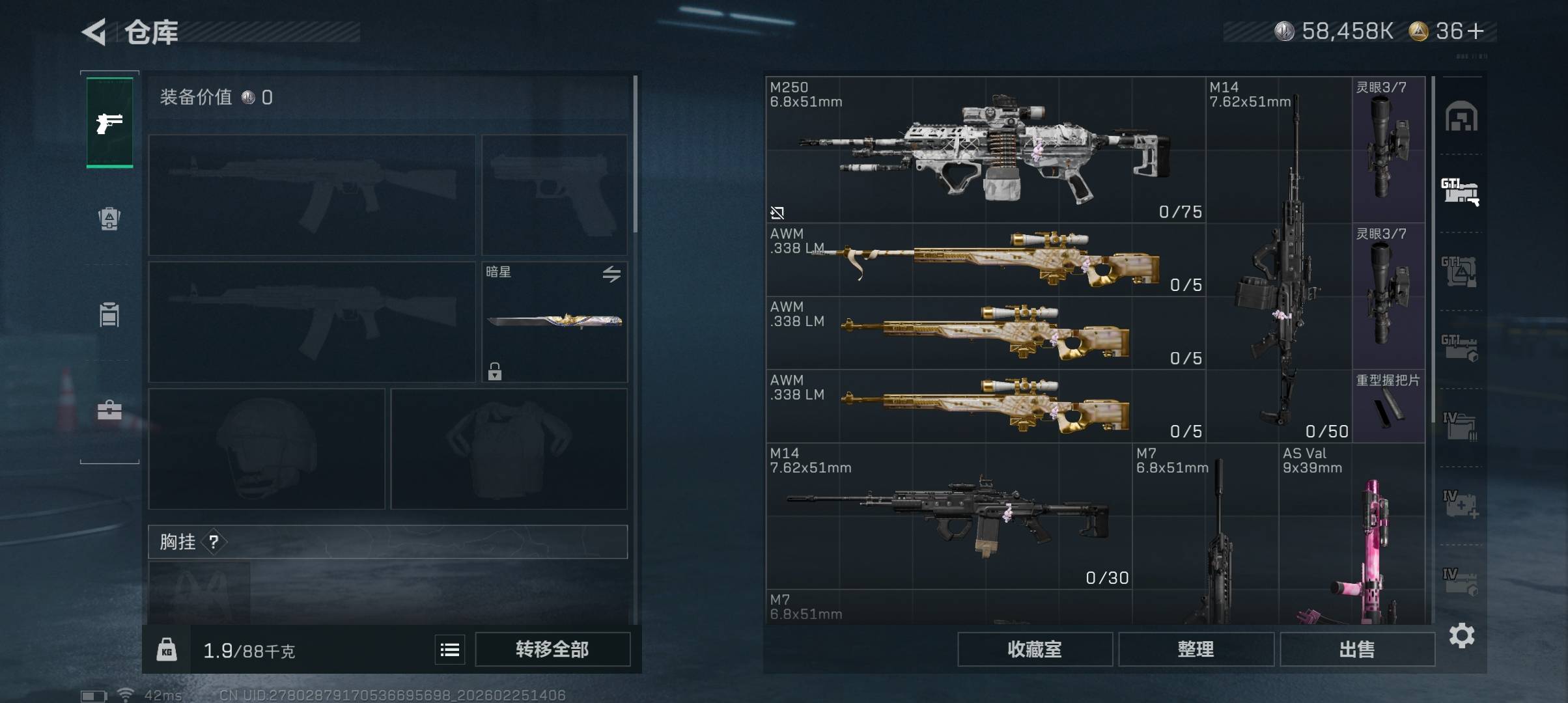Add currency with the plus beside 36
1568x703 pixels.
click(x=1477, y=31)
